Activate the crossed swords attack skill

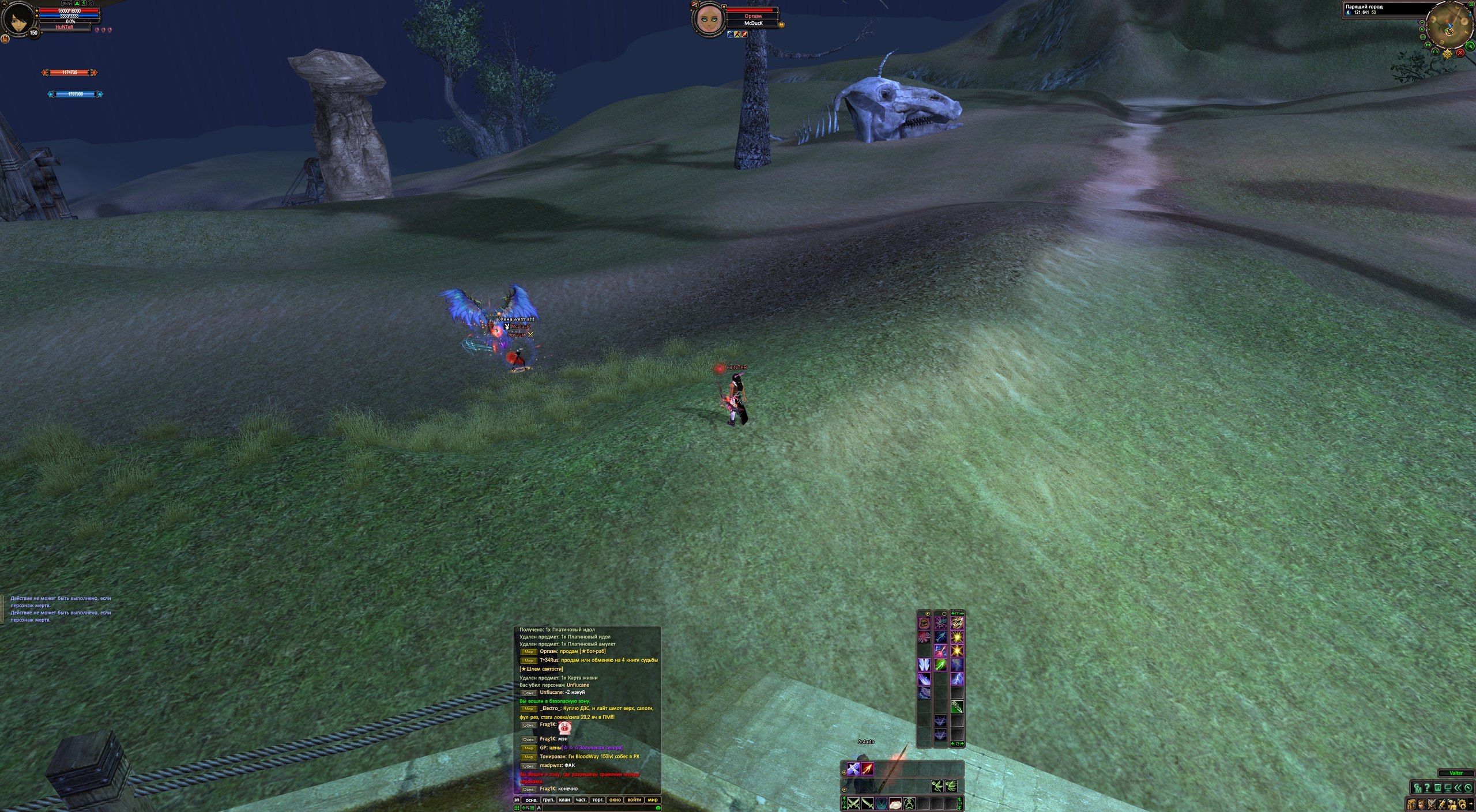pyautogui.click(x=853, y=803)
